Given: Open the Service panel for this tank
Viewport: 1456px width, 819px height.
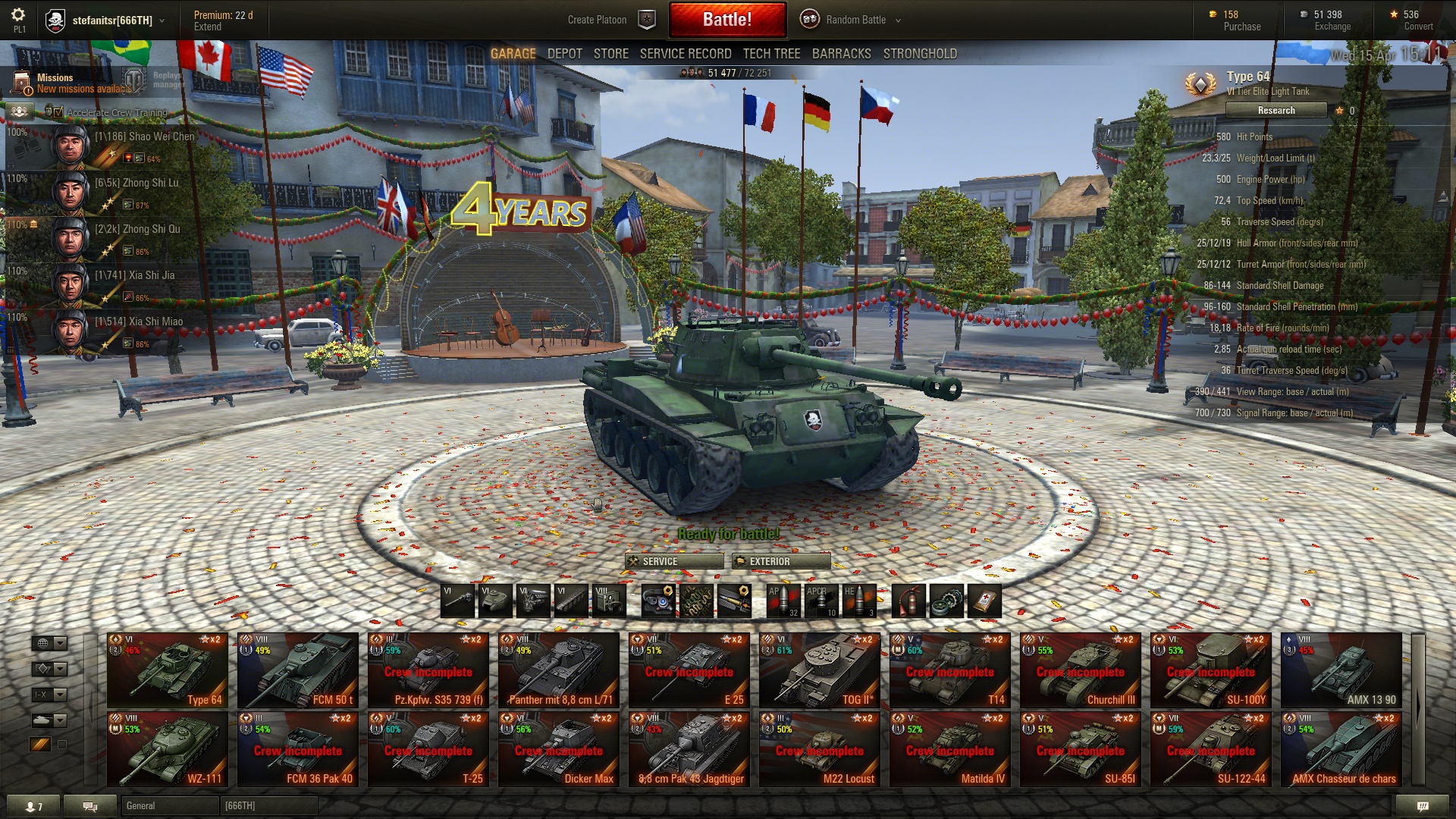Looking at the screenshot, I should [x=674, y=561].
